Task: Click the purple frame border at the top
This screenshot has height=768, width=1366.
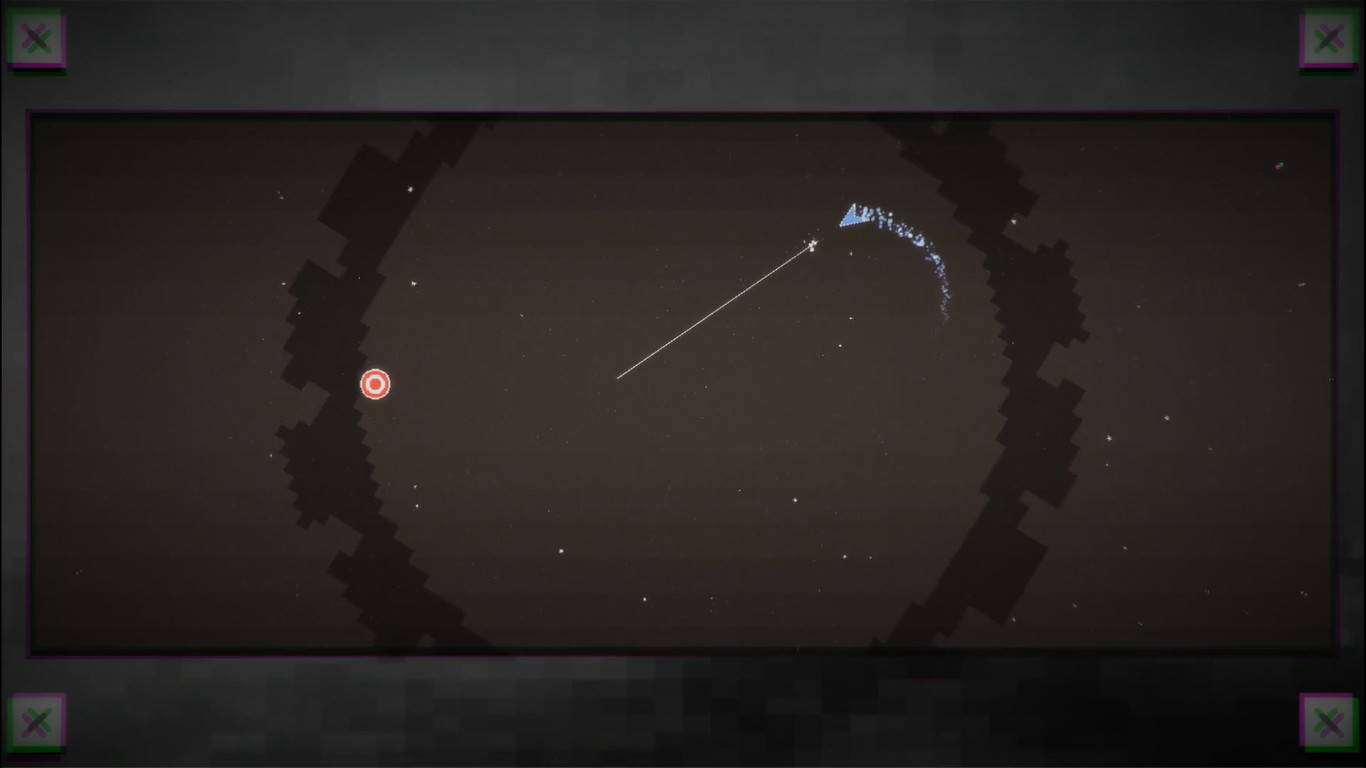Action: coord(683,112)
